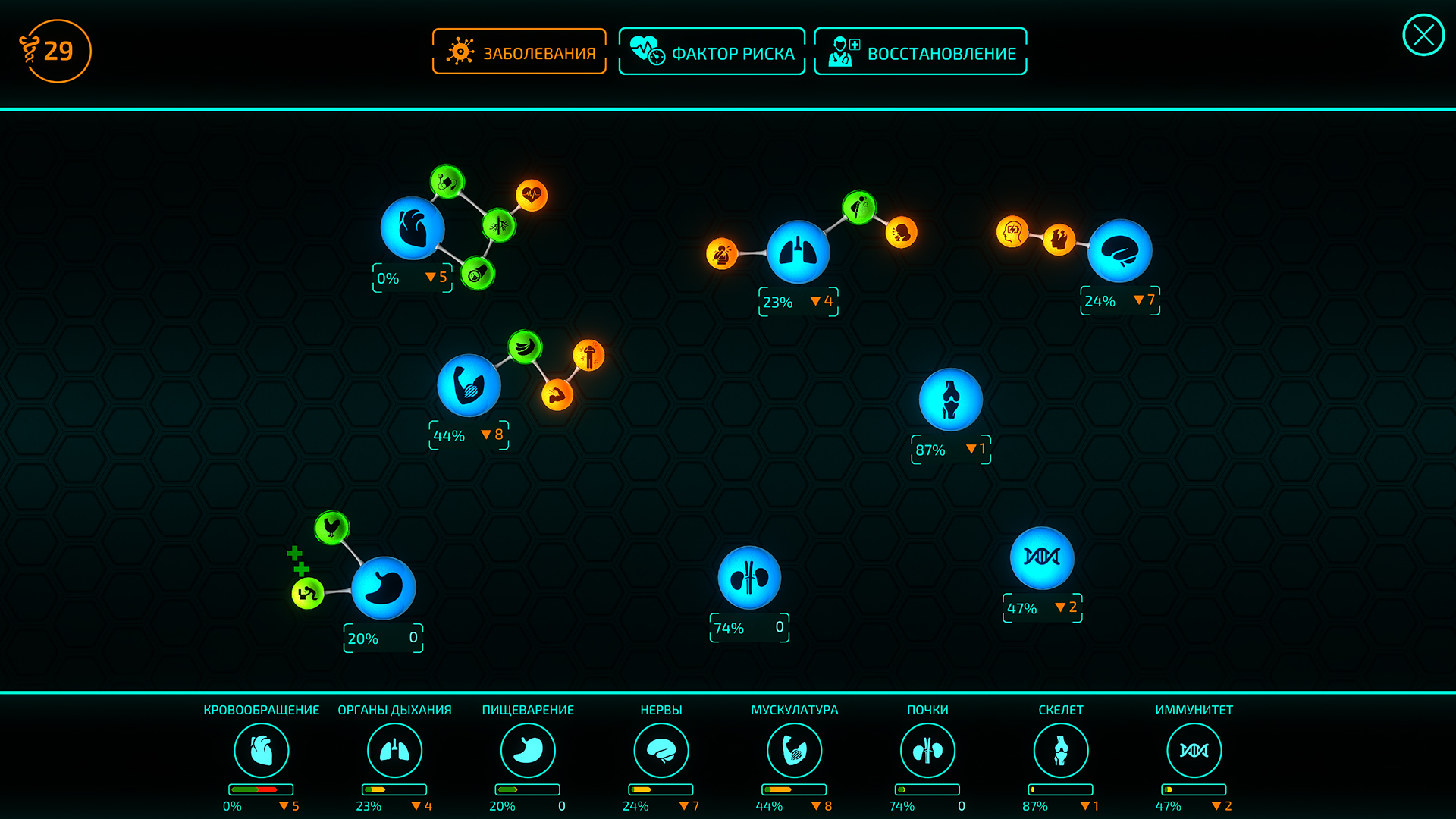Open the ВОССТАНОВЛЕНИЕ tab
This screenshot has height=819, width=1456.
(920, 52)
